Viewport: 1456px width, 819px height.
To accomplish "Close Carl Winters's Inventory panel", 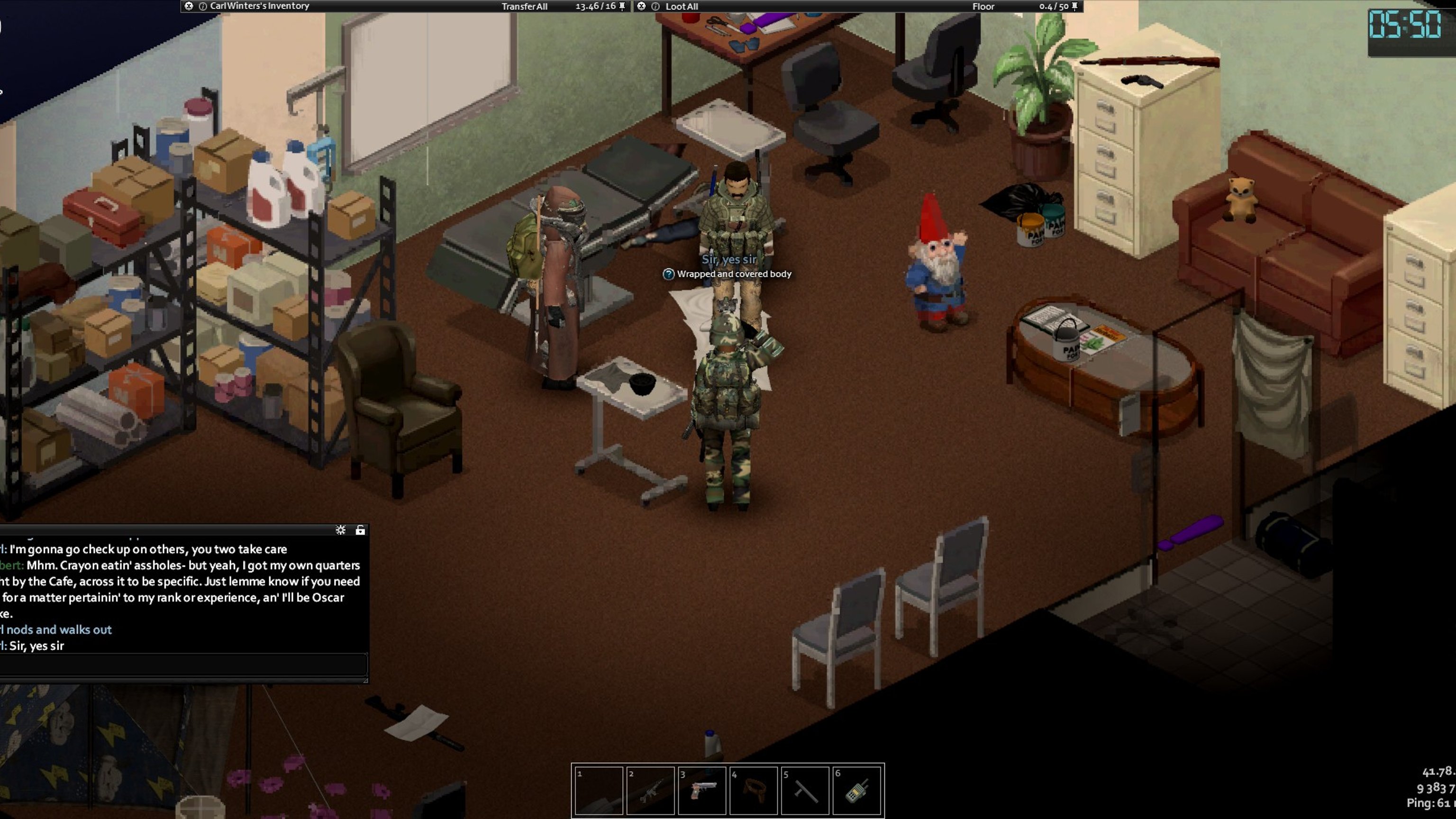I will pos(189,6).
